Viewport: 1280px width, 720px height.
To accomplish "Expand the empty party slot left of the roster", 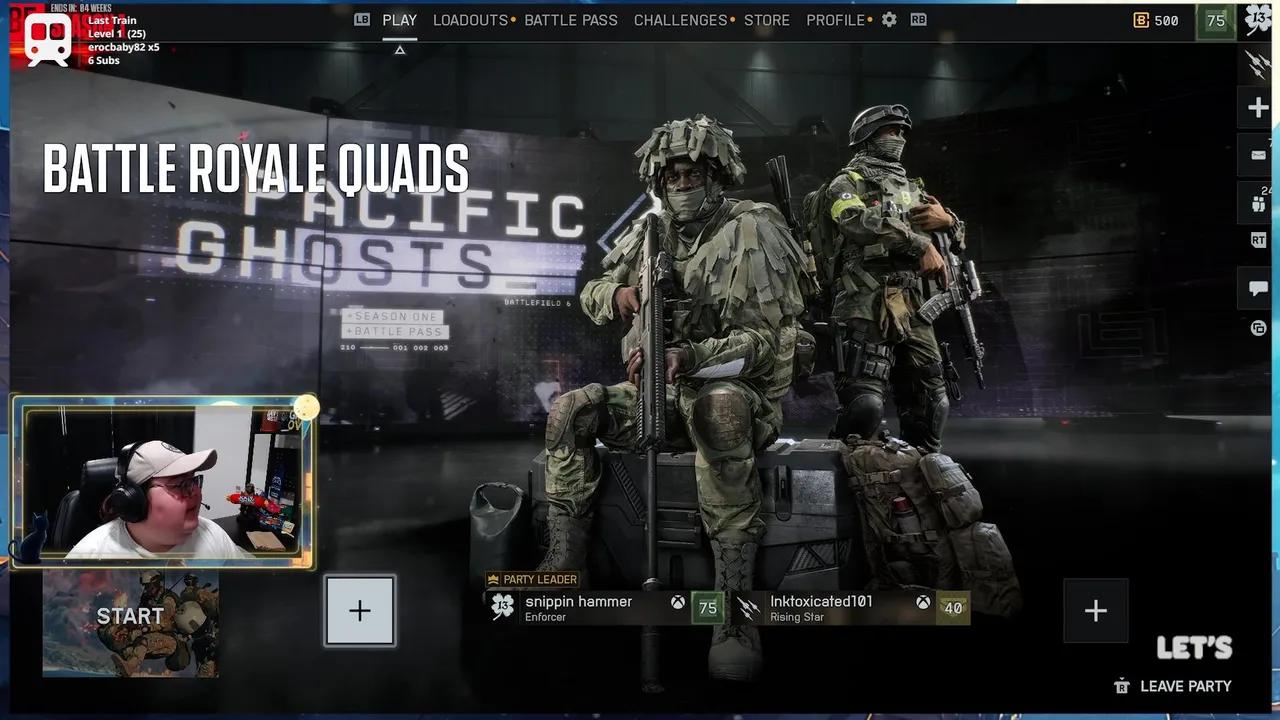I will (359, 610).
